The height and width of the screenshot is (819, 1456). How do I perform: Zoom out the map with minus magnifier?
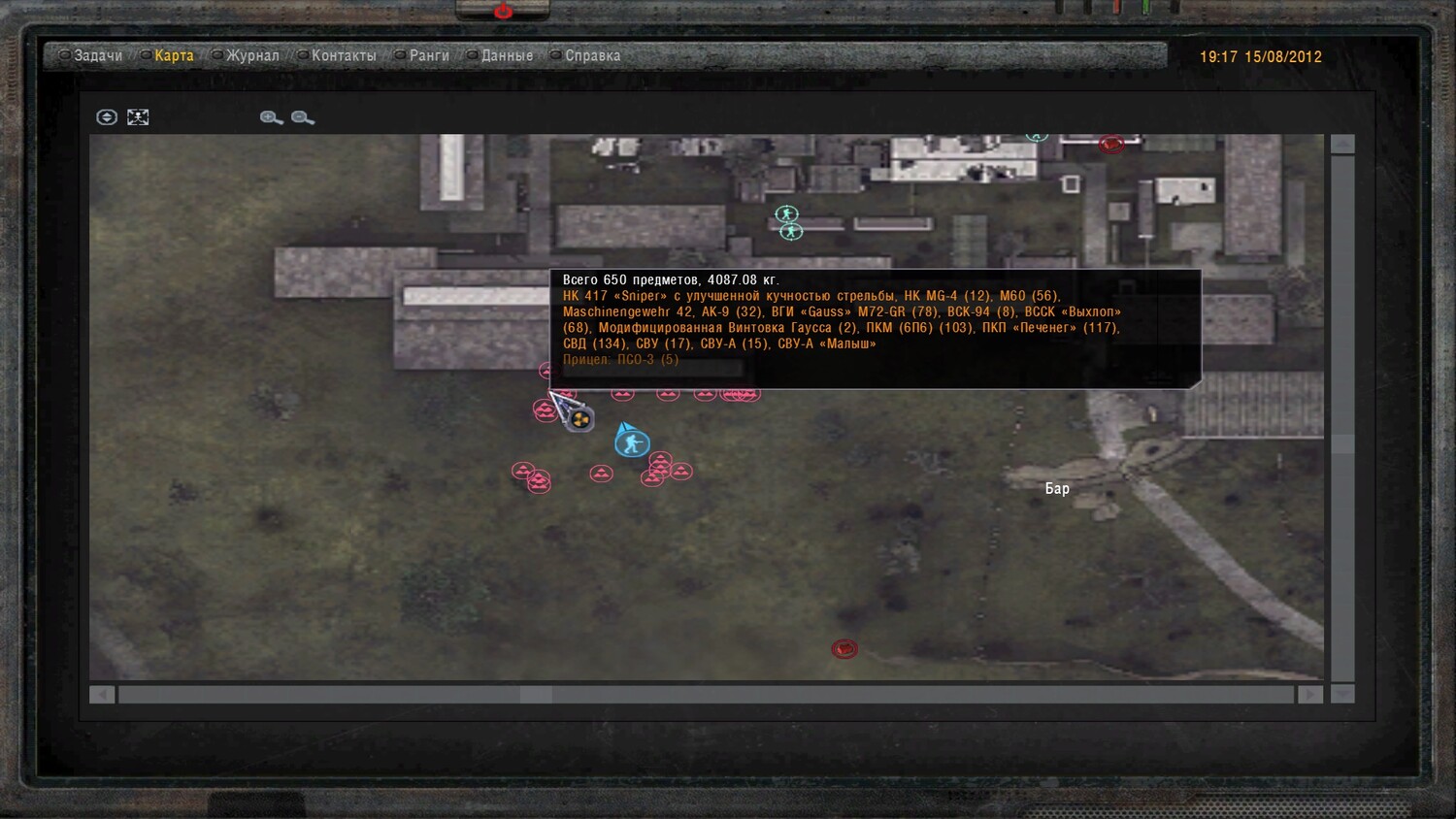(303, 117)
